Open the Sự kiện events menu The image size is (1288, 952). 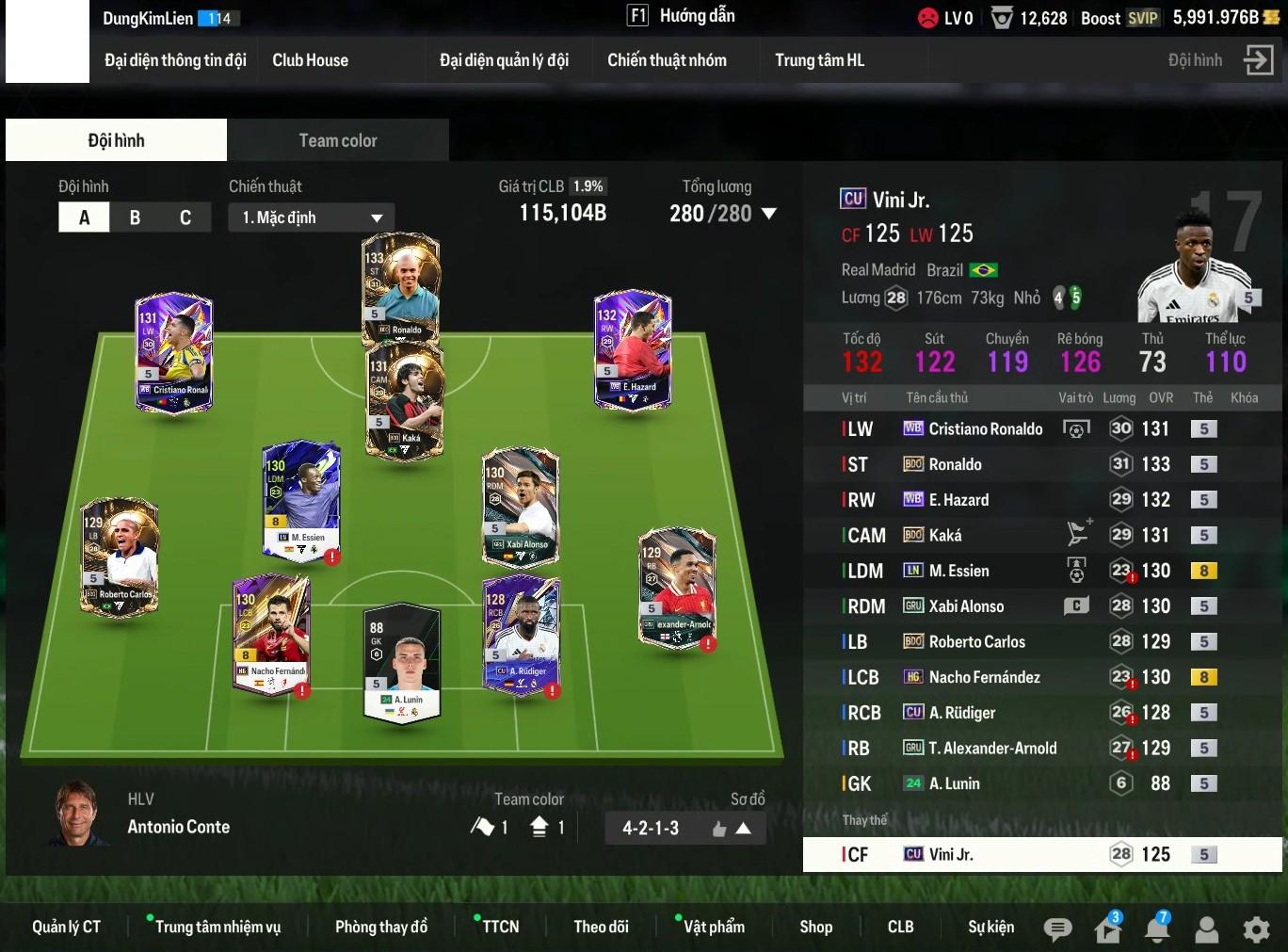coord(990,927)
